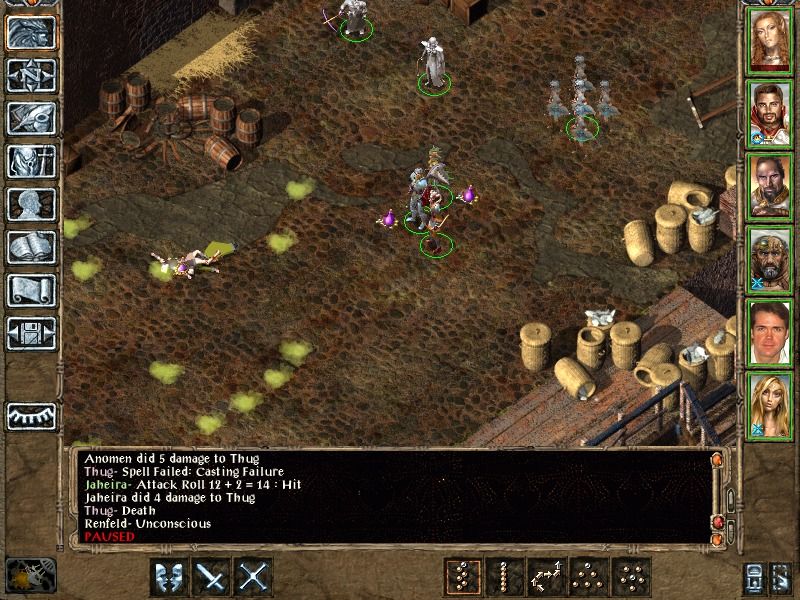Choose the sword attack action

[x=212, y=577]
